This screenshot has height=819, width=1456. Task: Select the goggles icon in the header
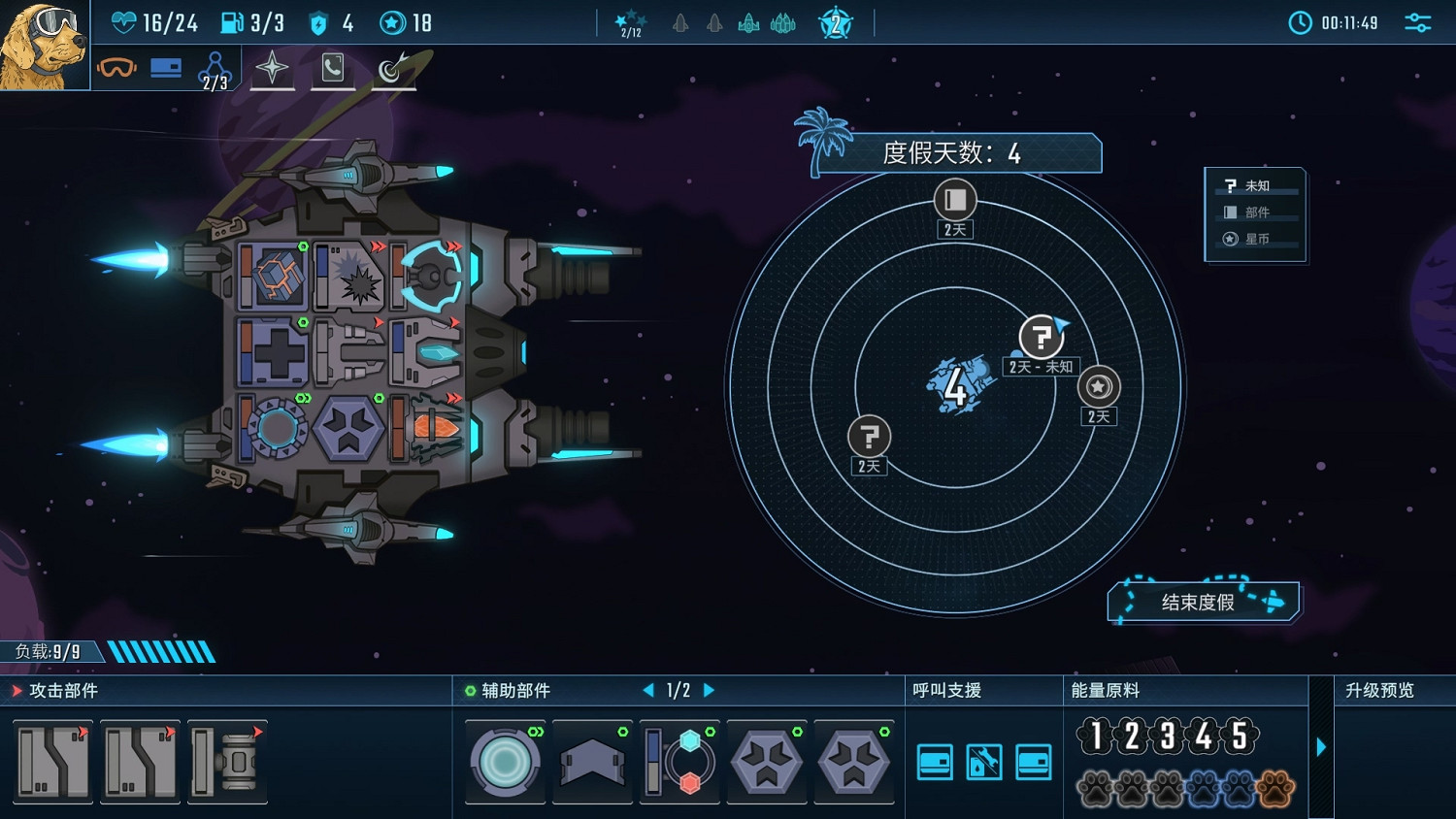click(x=116, y=68)
